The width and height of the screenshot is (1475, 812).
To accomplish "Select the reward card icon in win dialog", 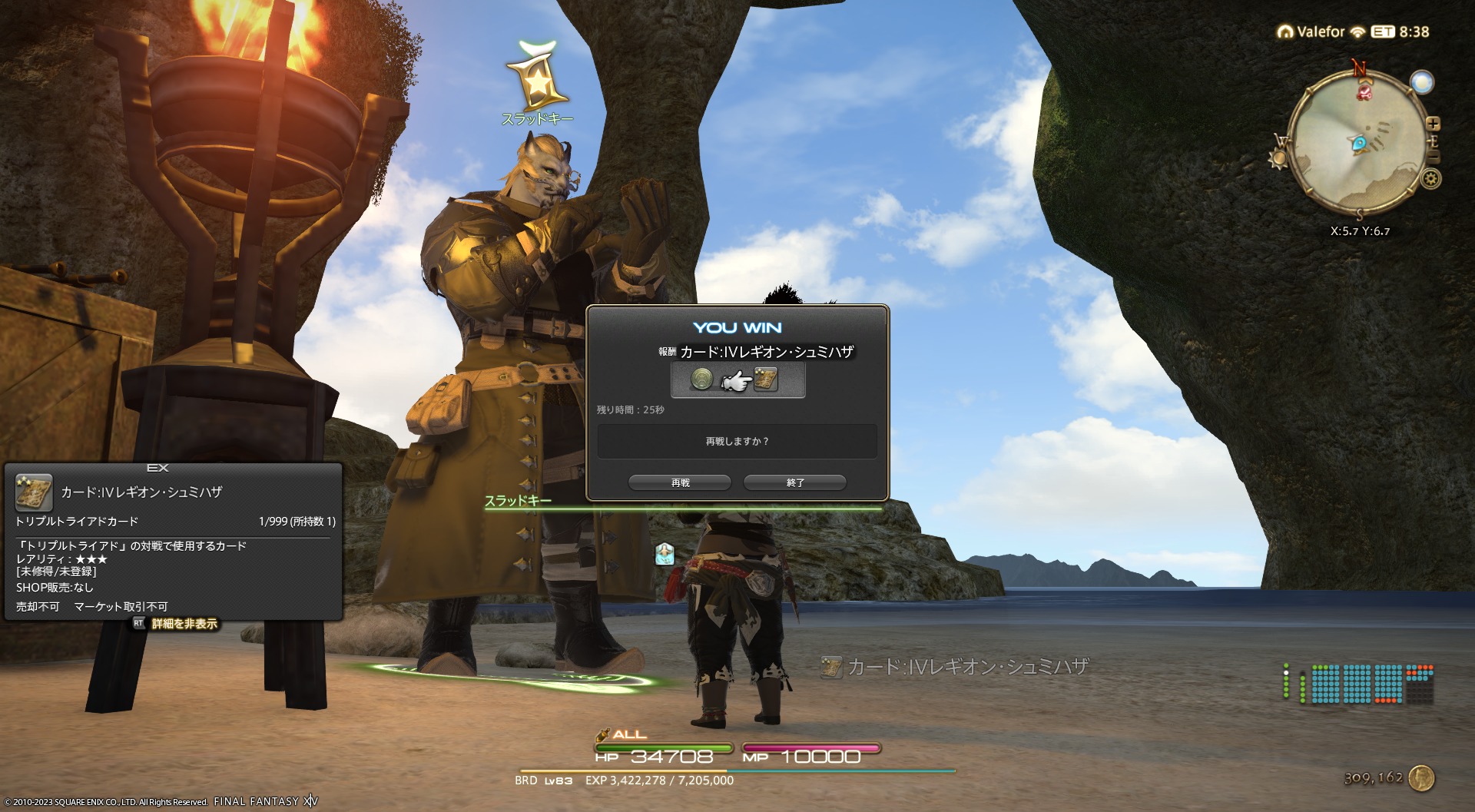I will 766,379.
